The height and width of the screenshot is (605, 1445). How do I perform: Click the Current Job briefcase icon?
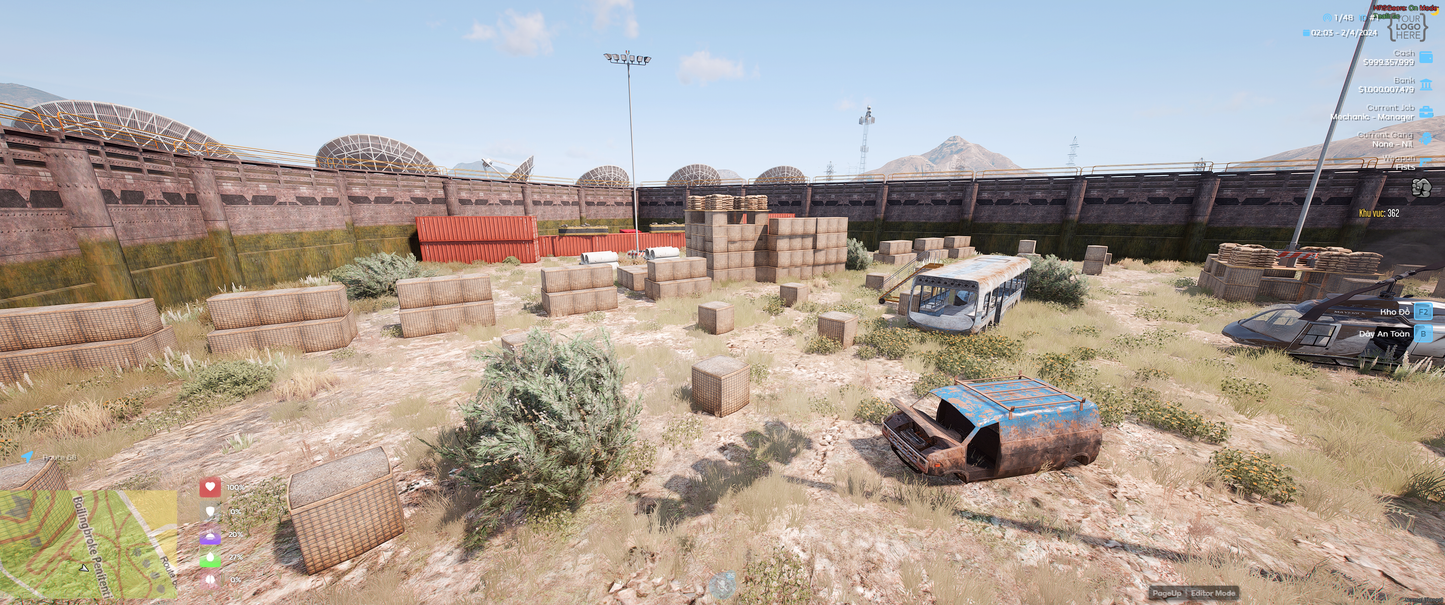coord(1425,112)
